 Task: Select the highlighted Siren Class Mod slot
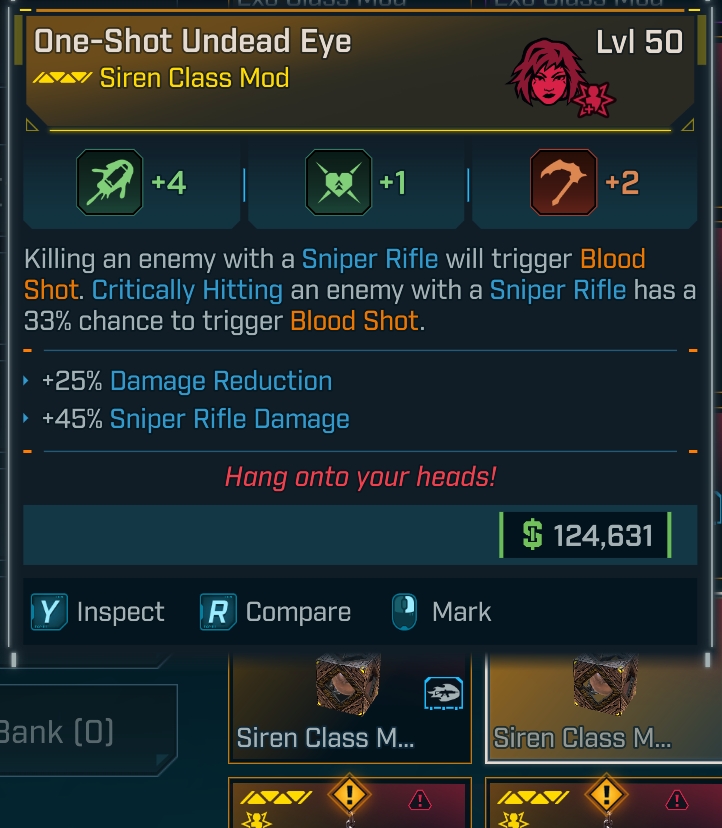[602, 707]
